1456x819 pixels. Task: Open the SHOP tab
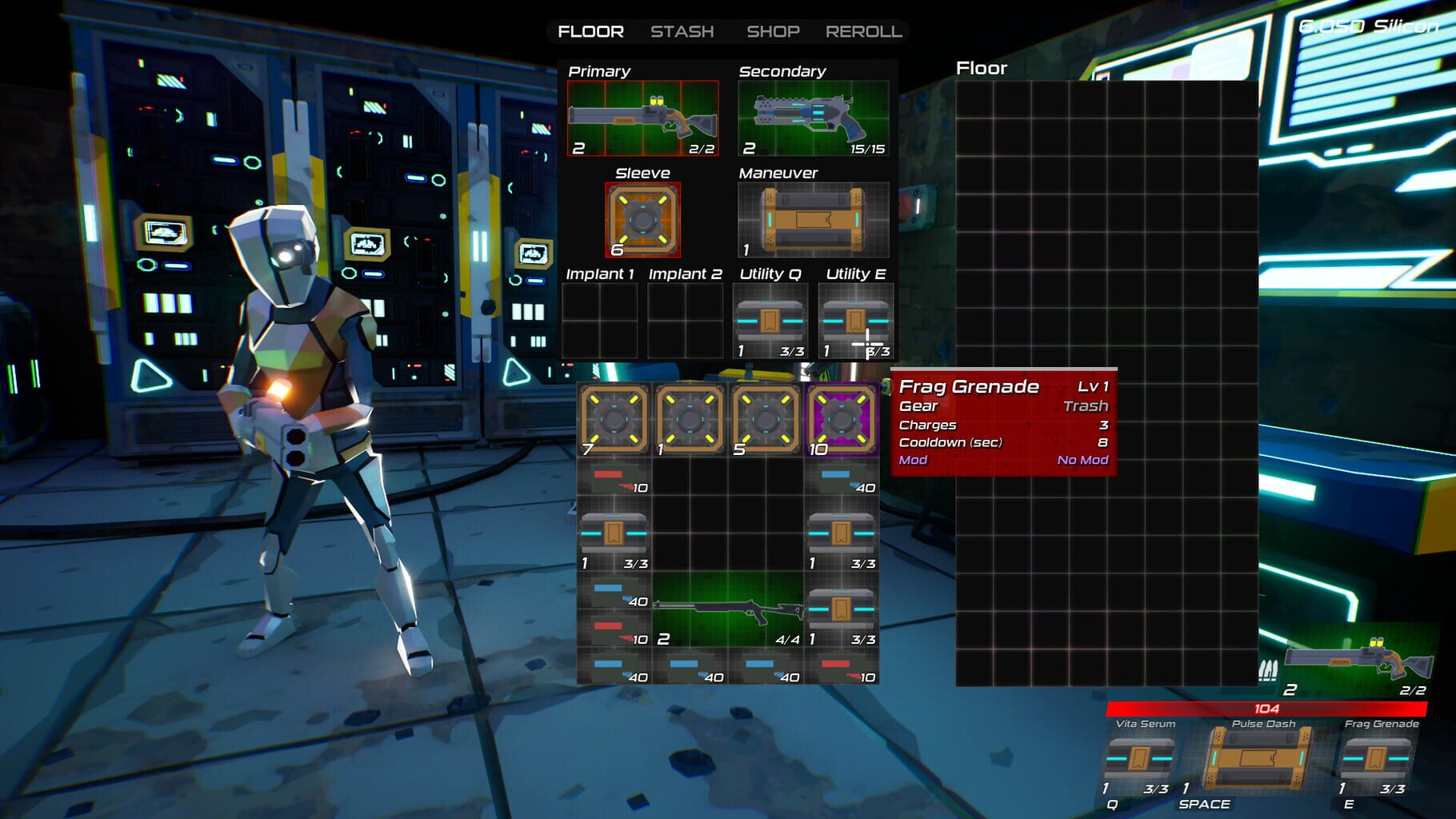tap(773, 32)
